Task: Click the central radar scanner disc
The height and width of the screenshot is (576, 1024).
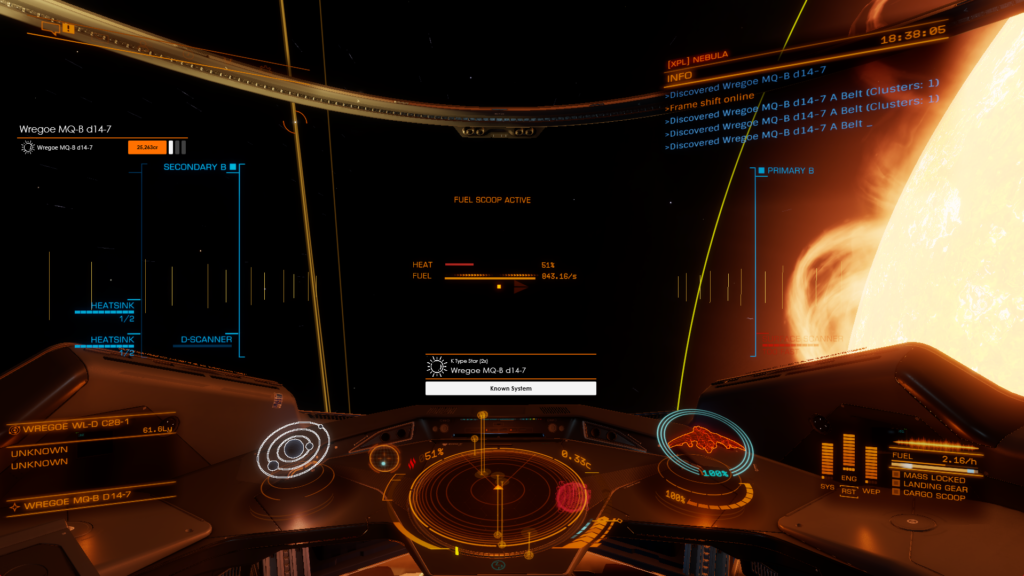Action: pyautogui.click(x=497, y=489)
